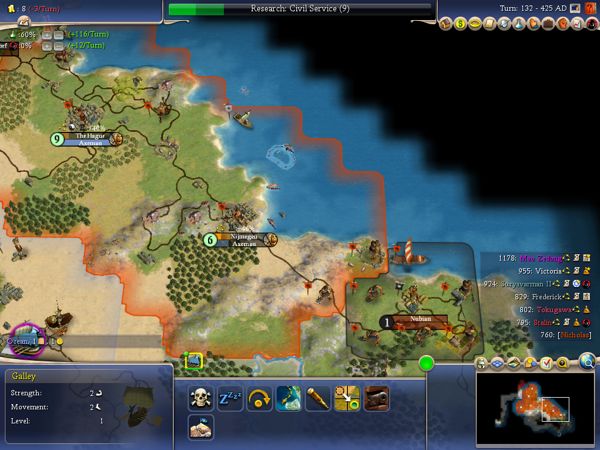Viewport: 600px width, 450px height.
Task: Activate the explore action icon
Action: pos(289,397)
